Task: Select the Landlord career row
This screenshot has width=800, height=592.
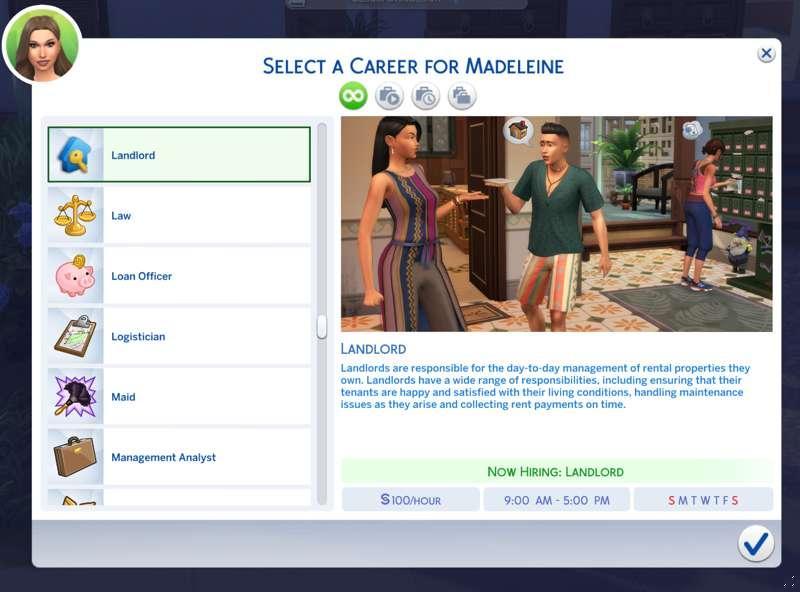Action: click(179, 155)
